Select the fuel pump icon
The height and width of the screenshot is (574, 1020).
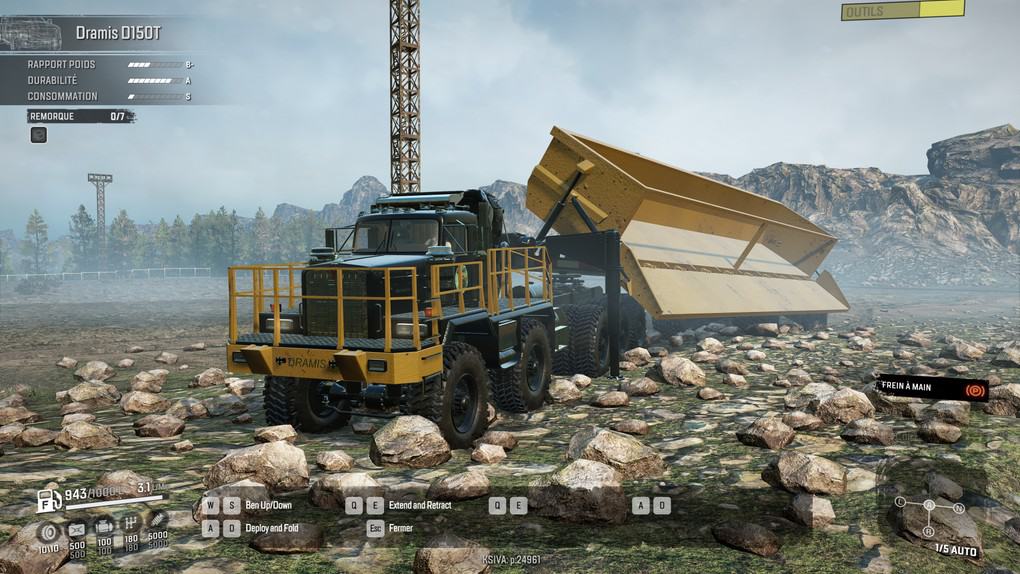(x=49, y=499)
